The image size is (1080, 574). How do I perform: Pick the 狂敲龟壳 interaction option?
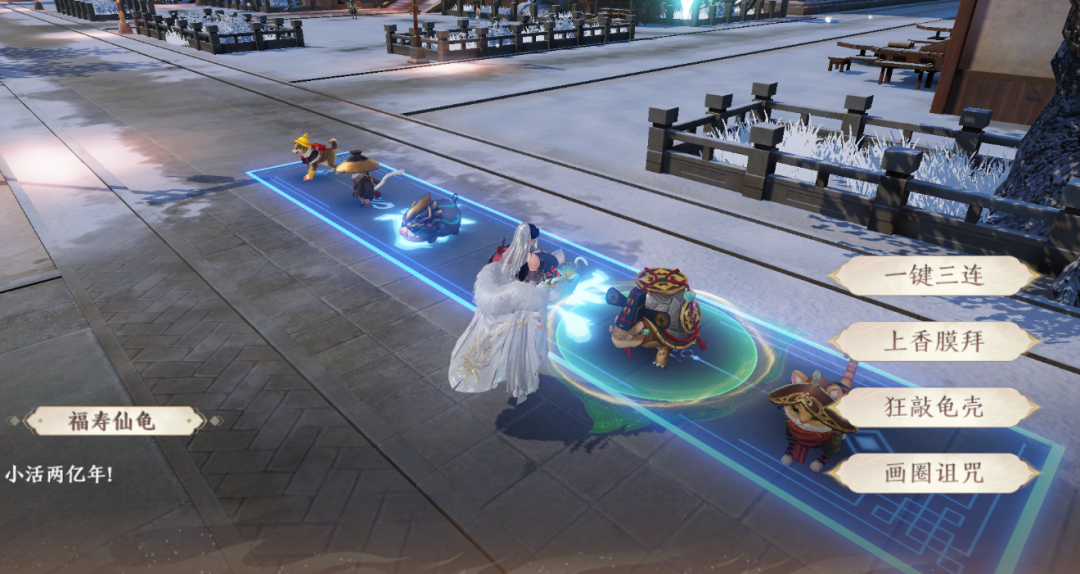(x=934, y=408)
